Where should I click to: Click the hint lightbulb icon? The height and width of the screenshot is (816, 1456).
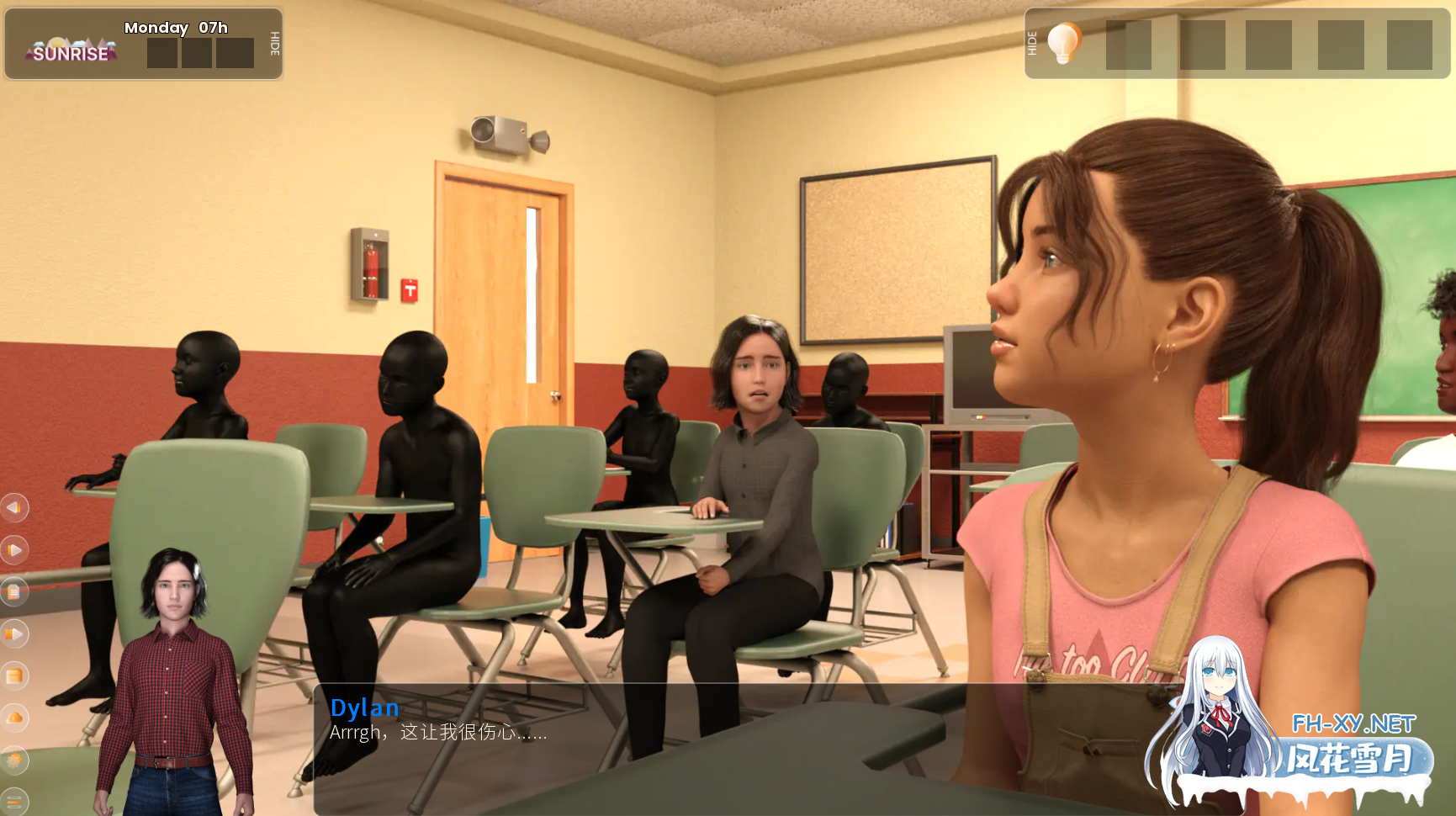pos(1063,44)
